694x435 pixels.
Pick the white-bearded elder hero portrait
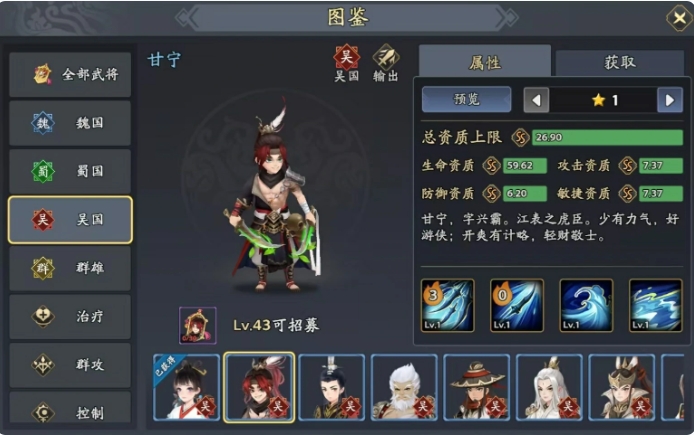click(x=404, y=386)
